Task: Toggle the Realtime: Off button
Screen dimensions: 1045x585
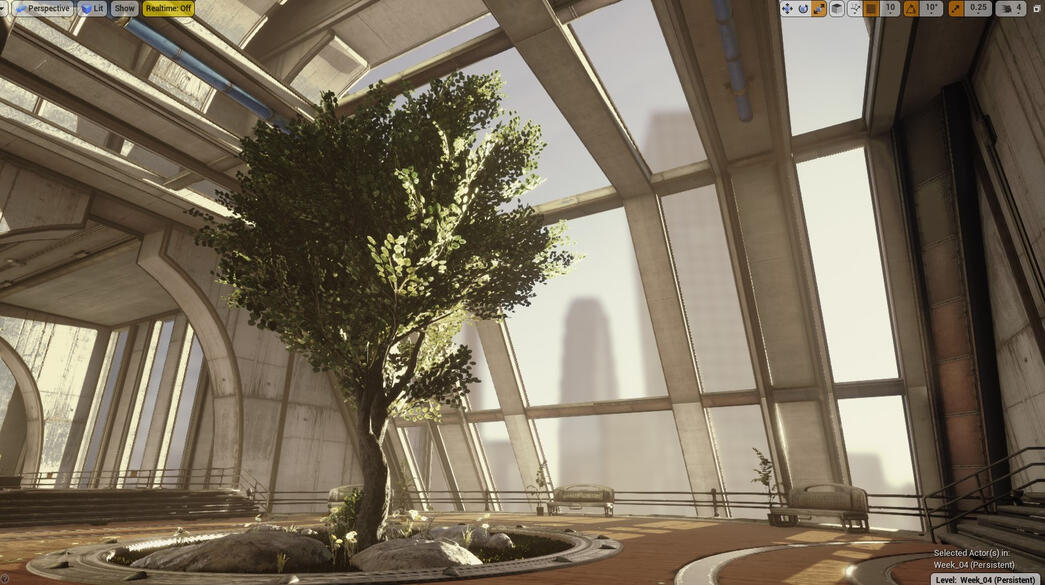Action: [168, 8]
